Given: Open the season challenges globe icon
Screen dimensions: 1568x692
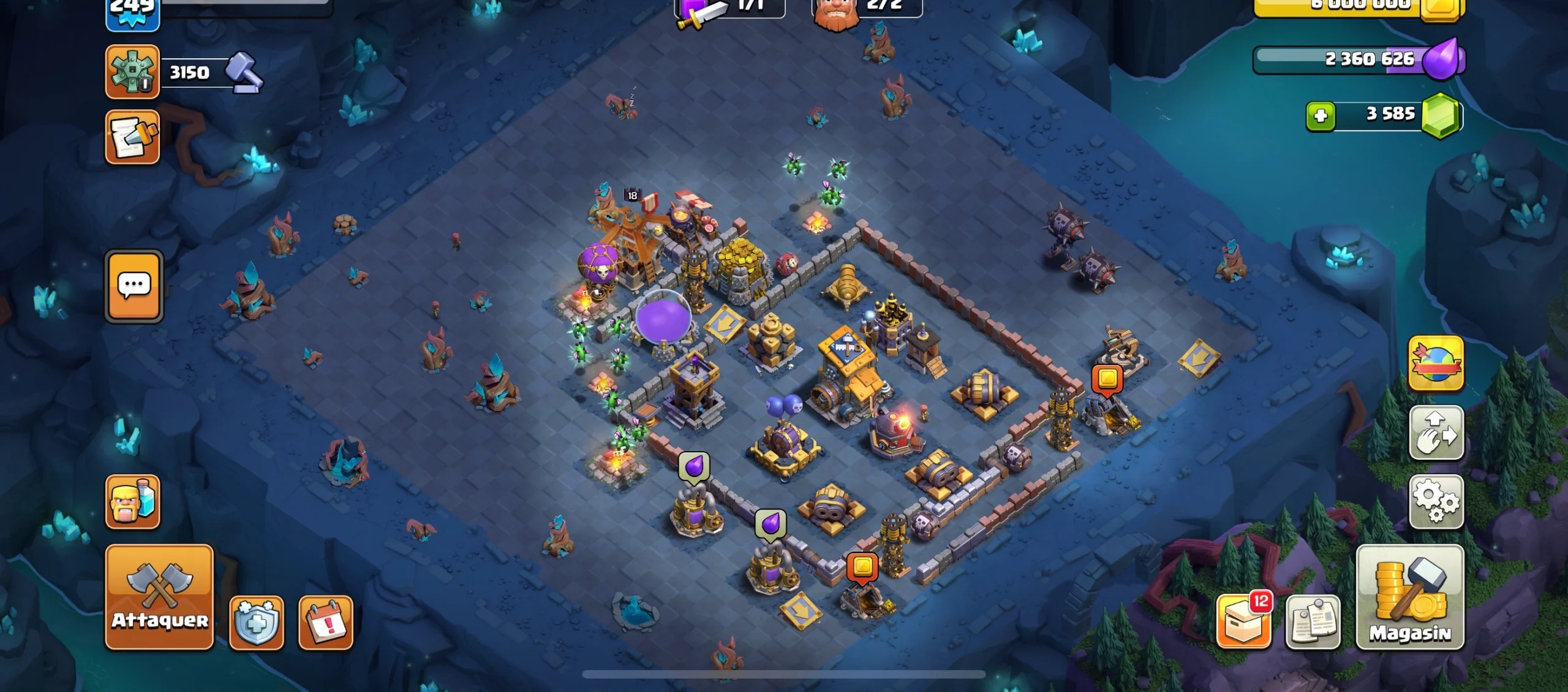Looking at the screenshot, I should (1436, 363).
